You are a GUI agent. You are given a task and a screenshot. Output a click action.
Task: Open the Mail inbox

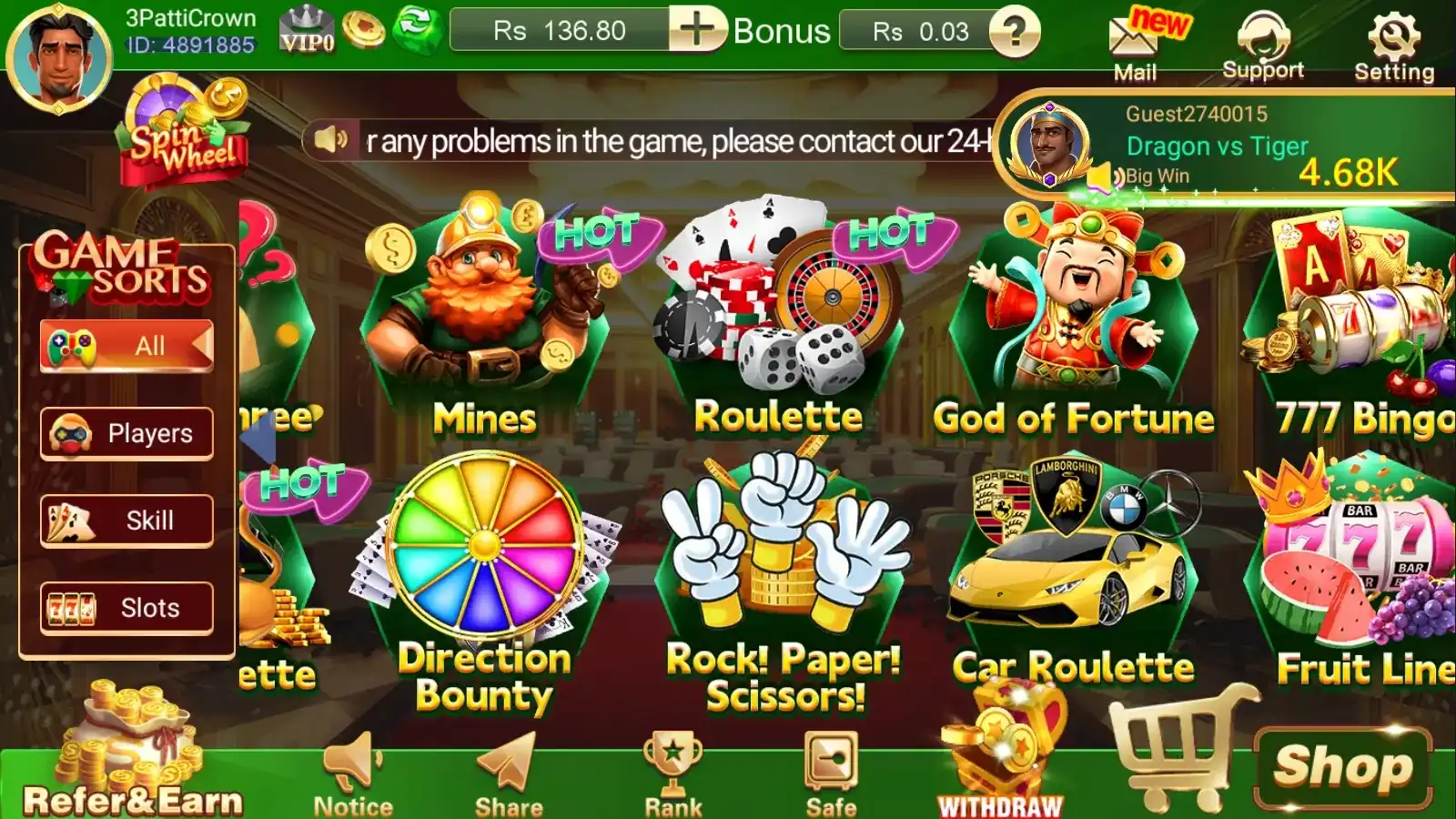pos(1134,44)
